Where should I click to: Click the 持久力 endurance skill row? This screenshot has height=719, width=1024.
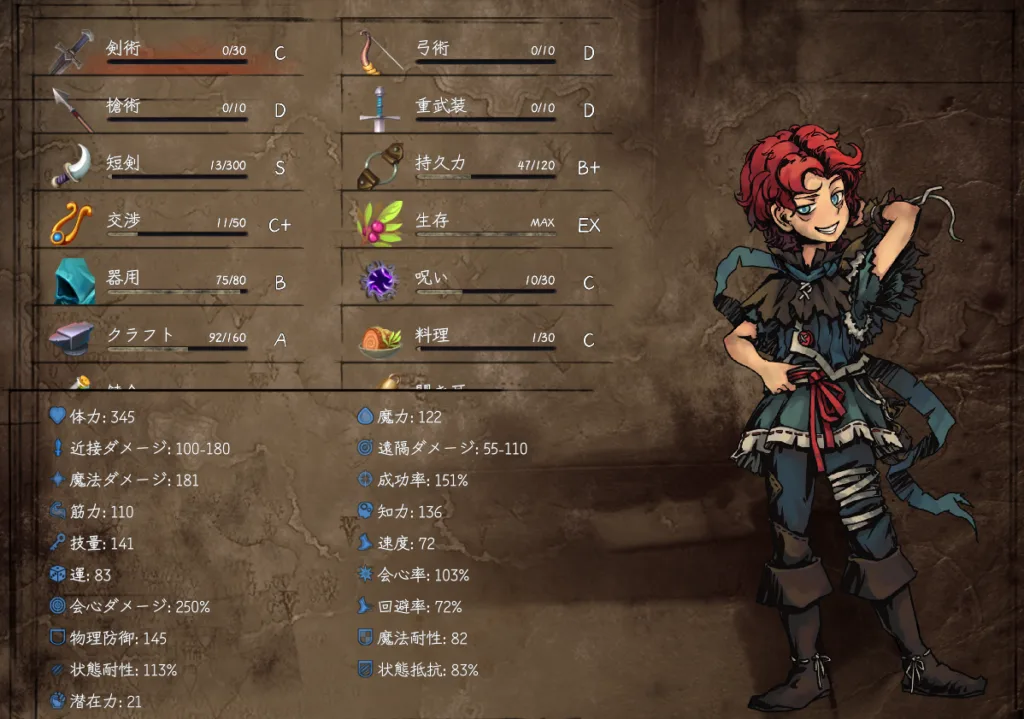pos(478,167)
